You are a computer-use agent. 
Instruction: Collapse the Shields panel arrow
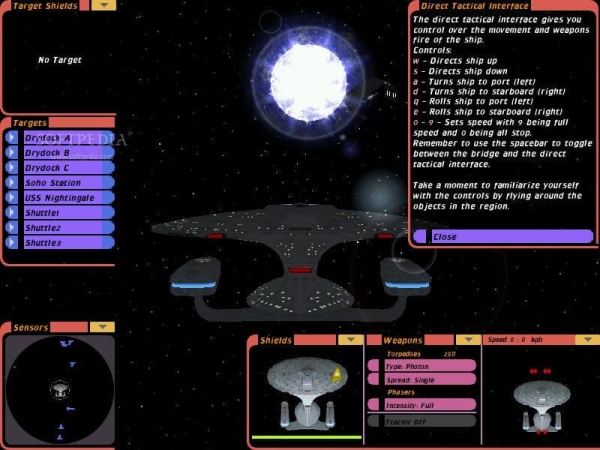click(x=350, y=340)
